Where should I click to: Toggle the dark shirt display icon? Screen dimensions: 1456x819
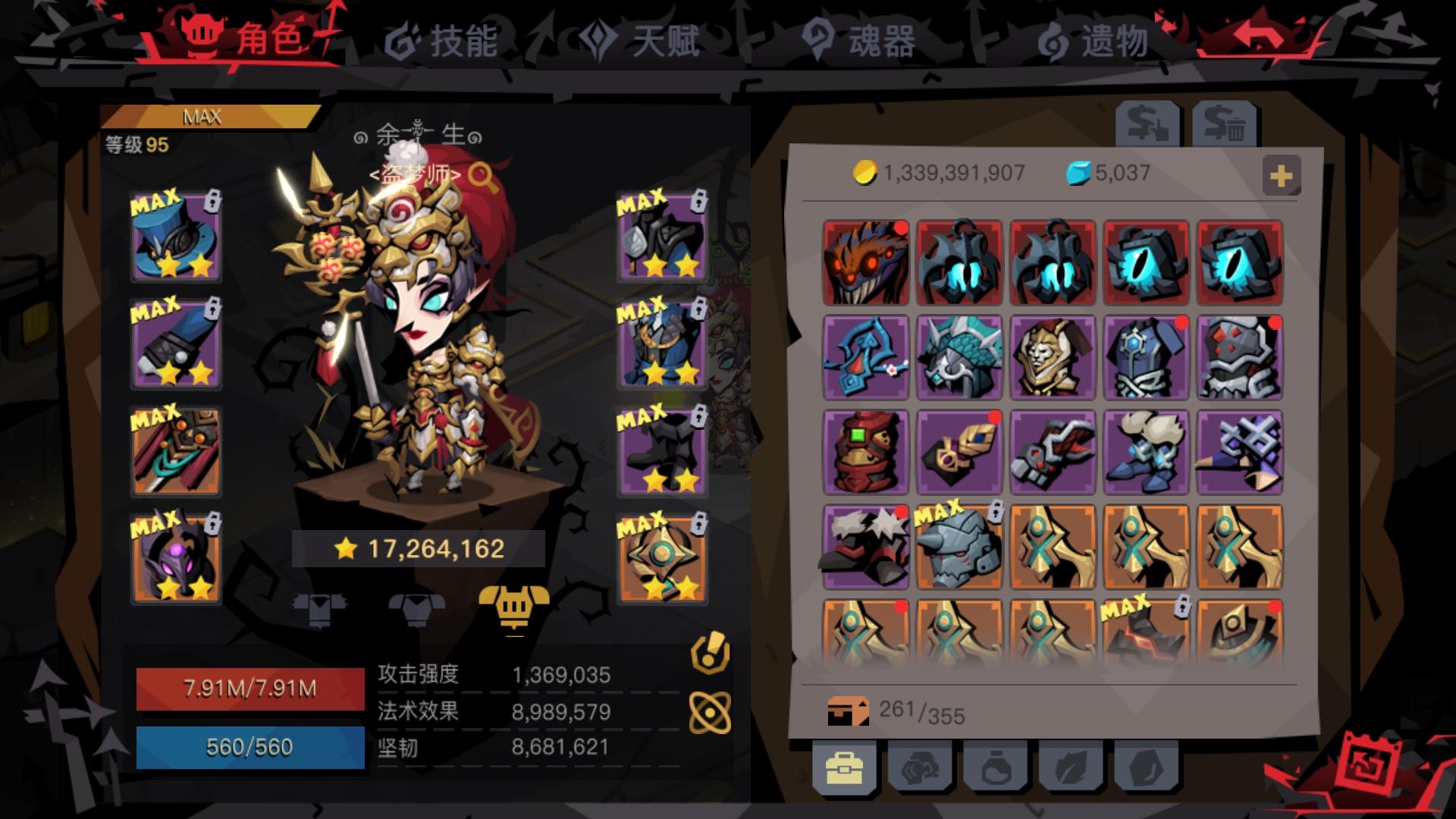pos(322,610)
